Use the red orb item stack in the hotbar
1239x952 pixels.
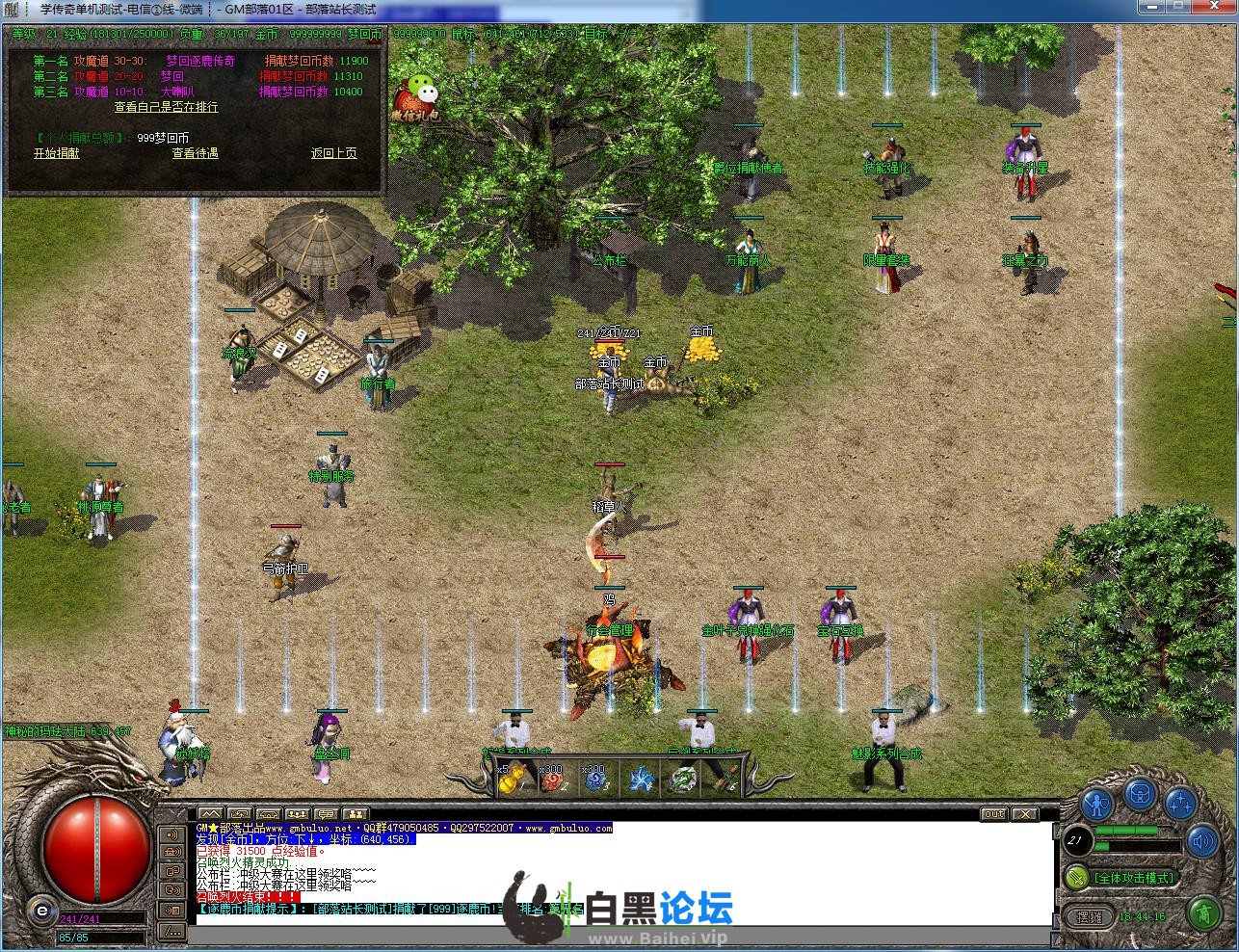552,780
